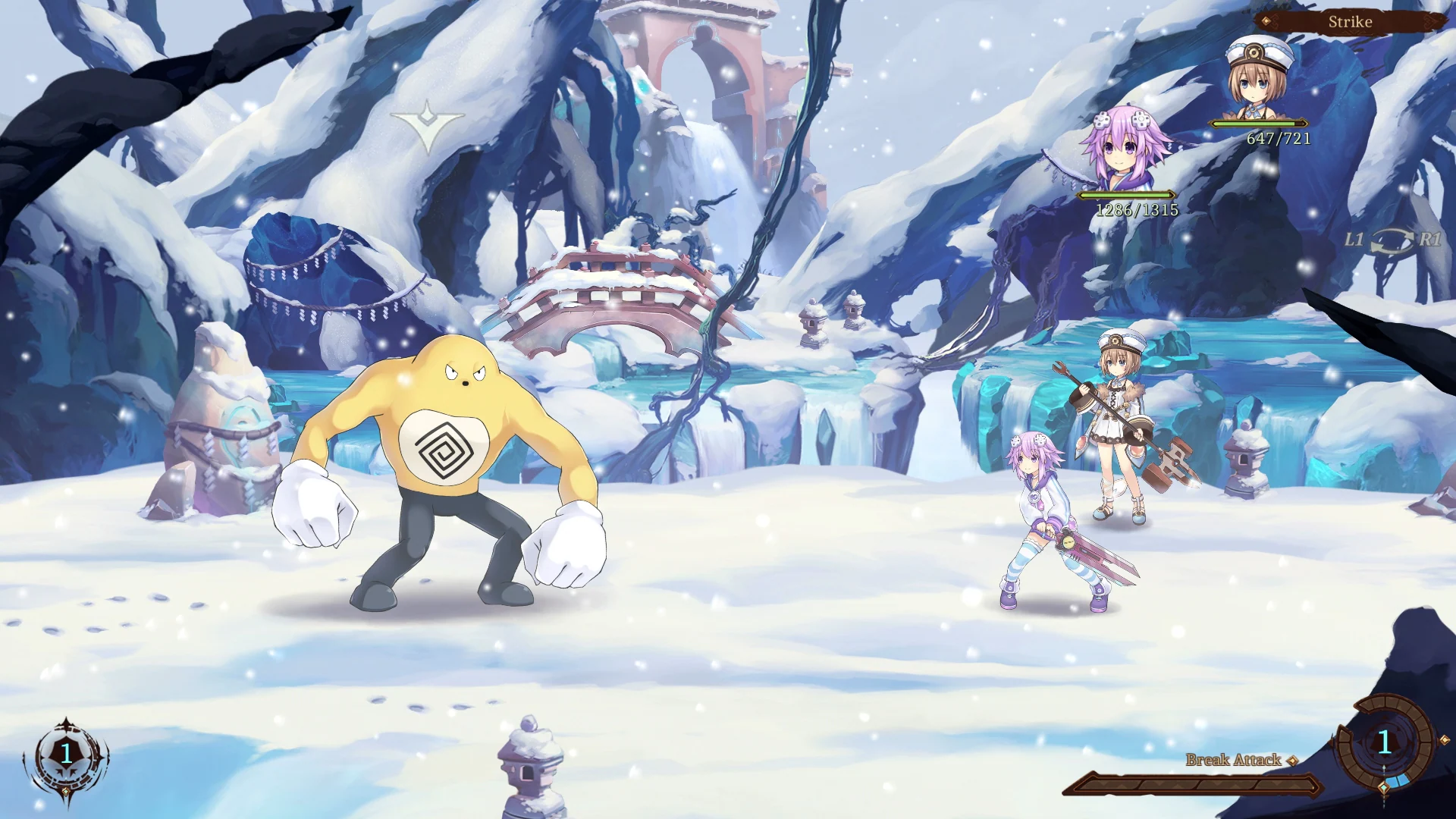Expand the Strike formation banner

click(x=1350, y=21)
